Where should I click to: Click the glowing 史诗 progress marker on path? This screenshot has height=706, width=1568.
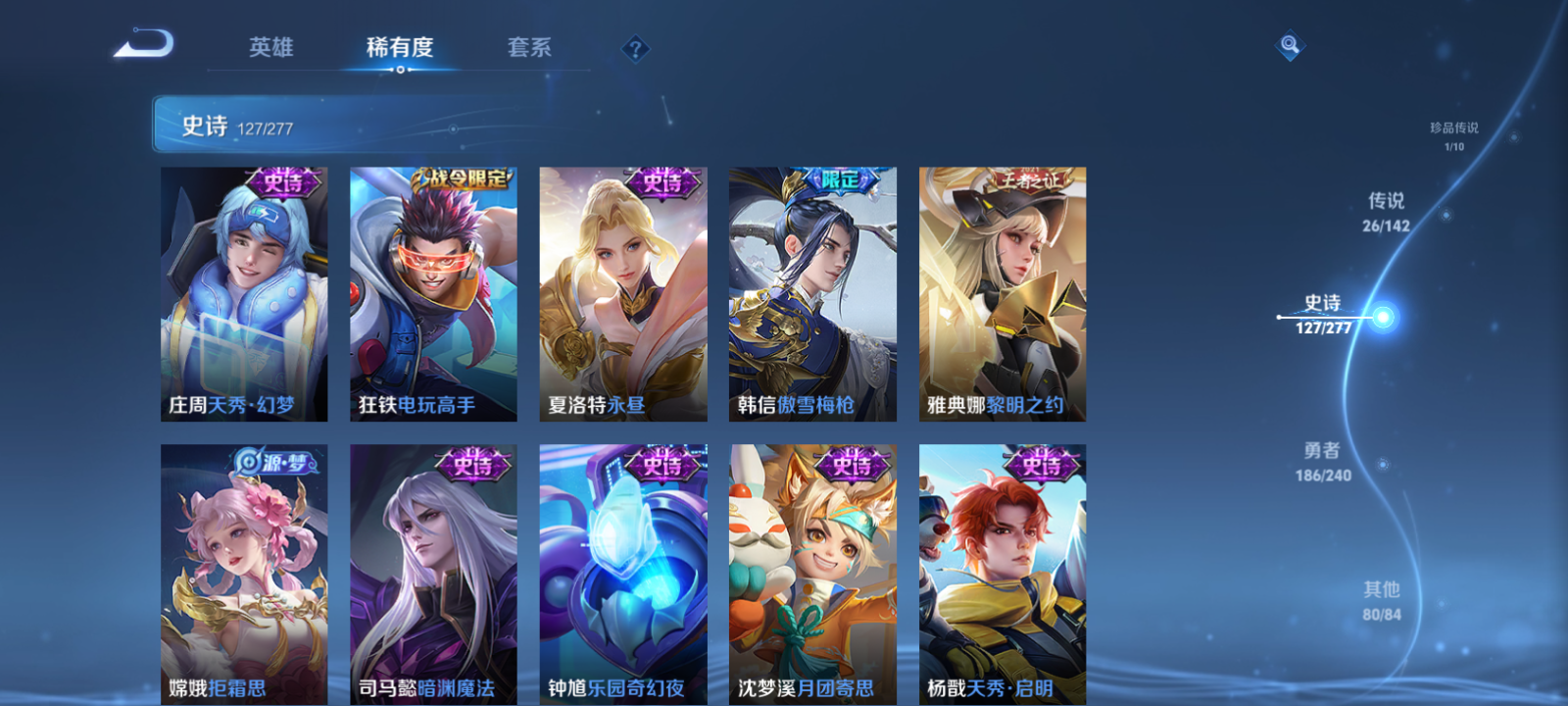[1380, 317]
